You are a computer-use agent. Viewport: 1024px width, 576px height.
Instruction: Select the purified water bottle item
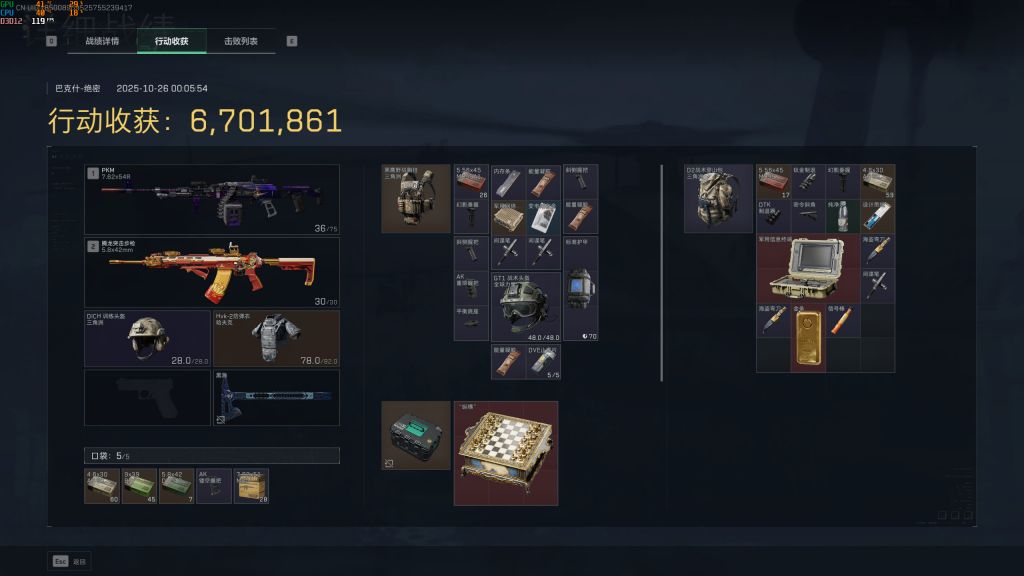(842, 216)
